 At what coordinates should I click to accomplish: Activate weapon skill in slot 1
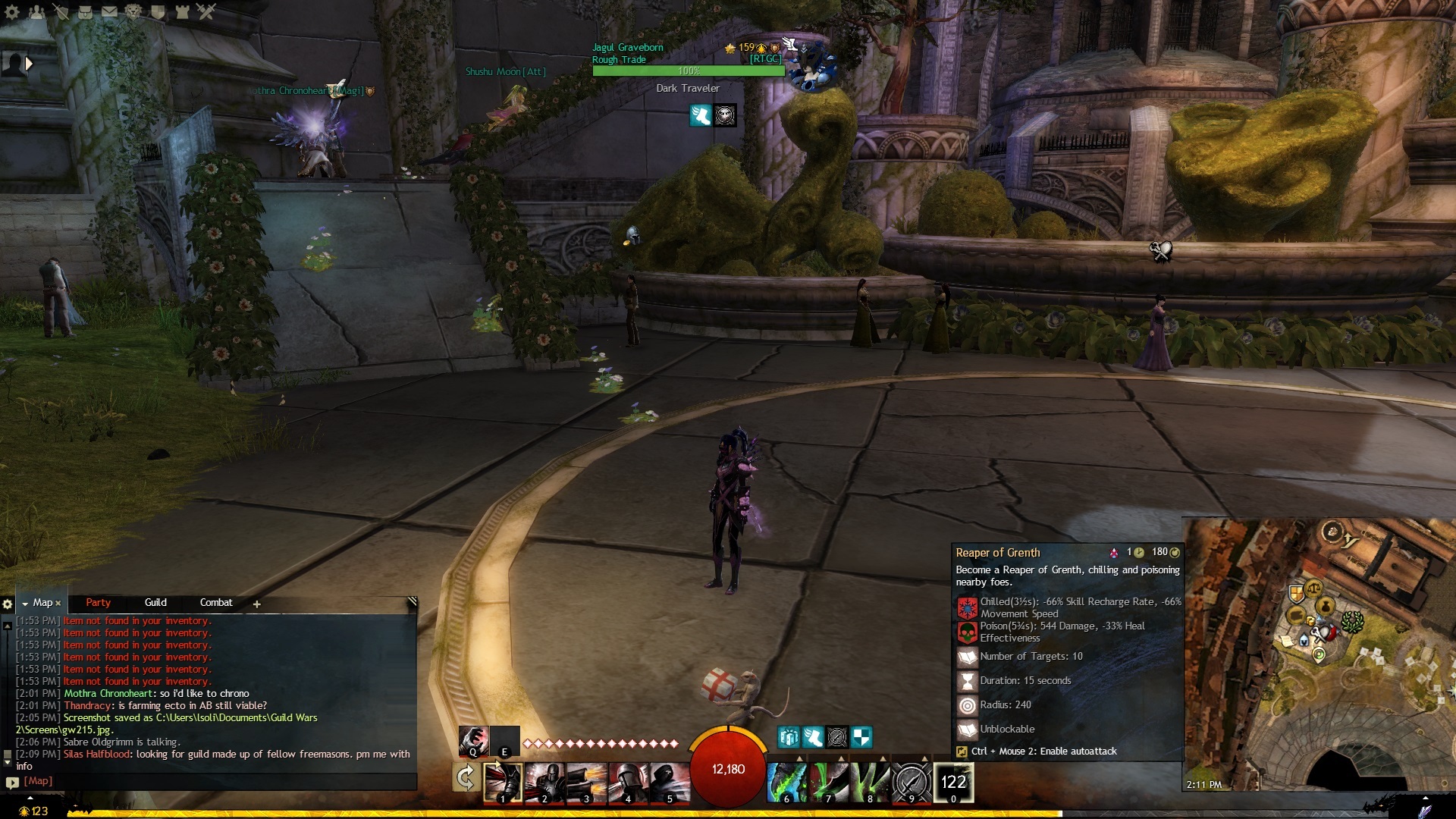tap(503, 783)
